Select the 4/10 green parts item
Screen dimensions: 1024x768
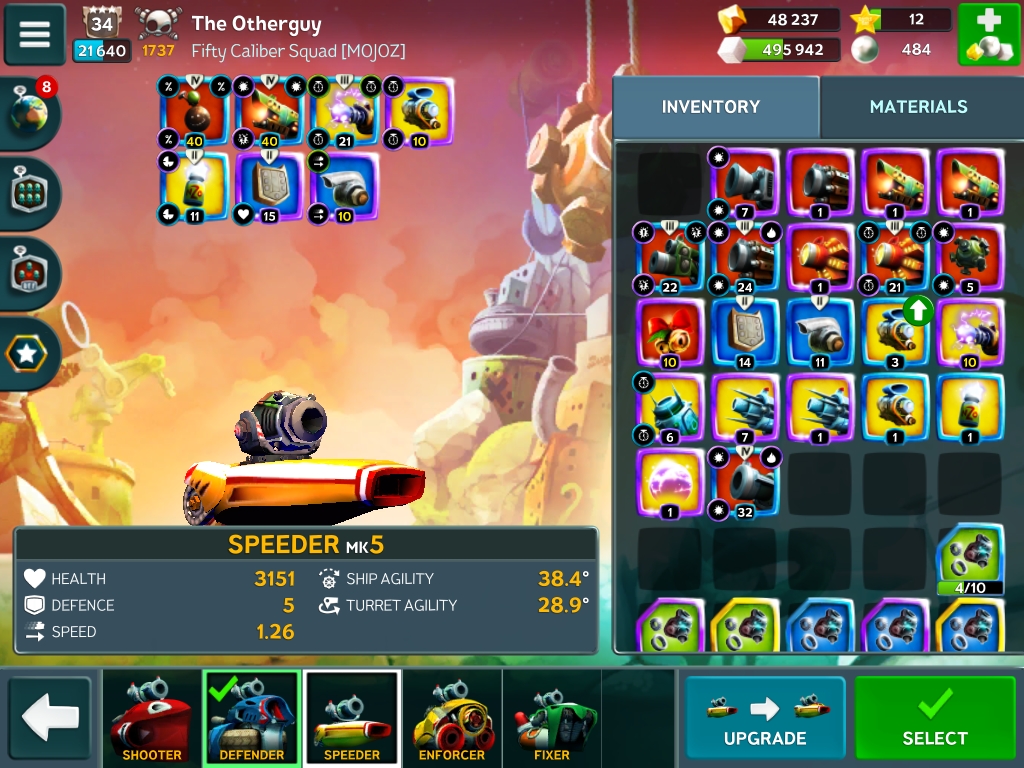click(x=969, y=558)
